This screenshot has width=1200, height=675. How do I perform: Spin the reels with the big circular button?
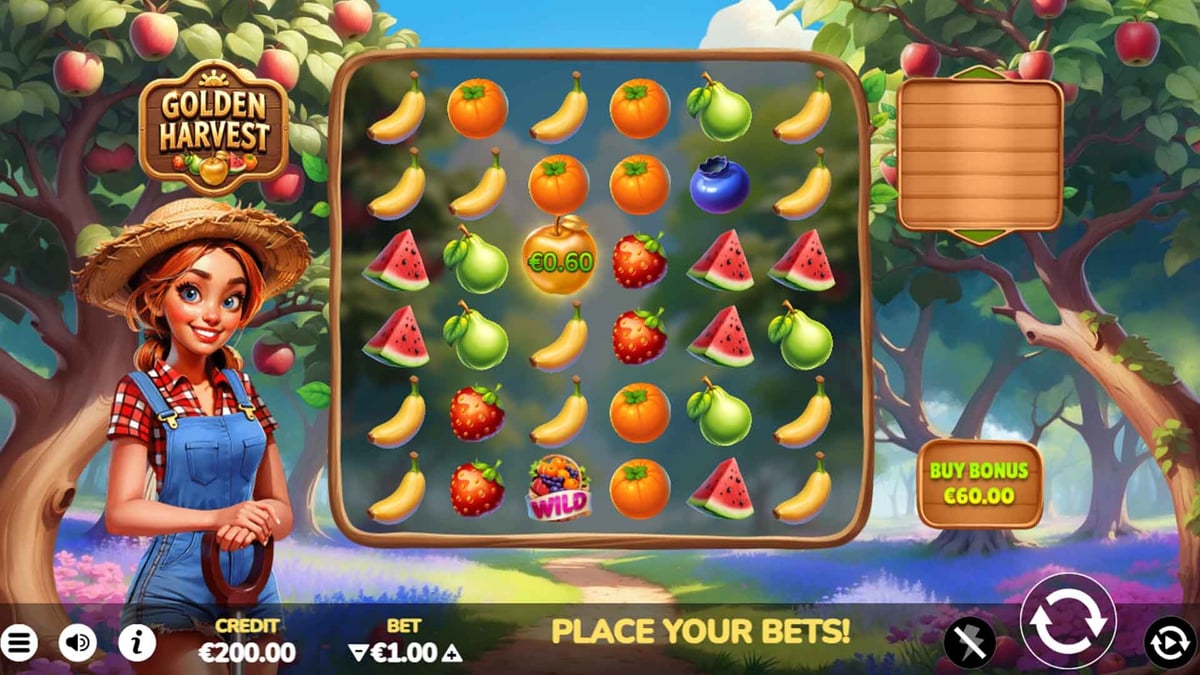[x=1068, y=620]
